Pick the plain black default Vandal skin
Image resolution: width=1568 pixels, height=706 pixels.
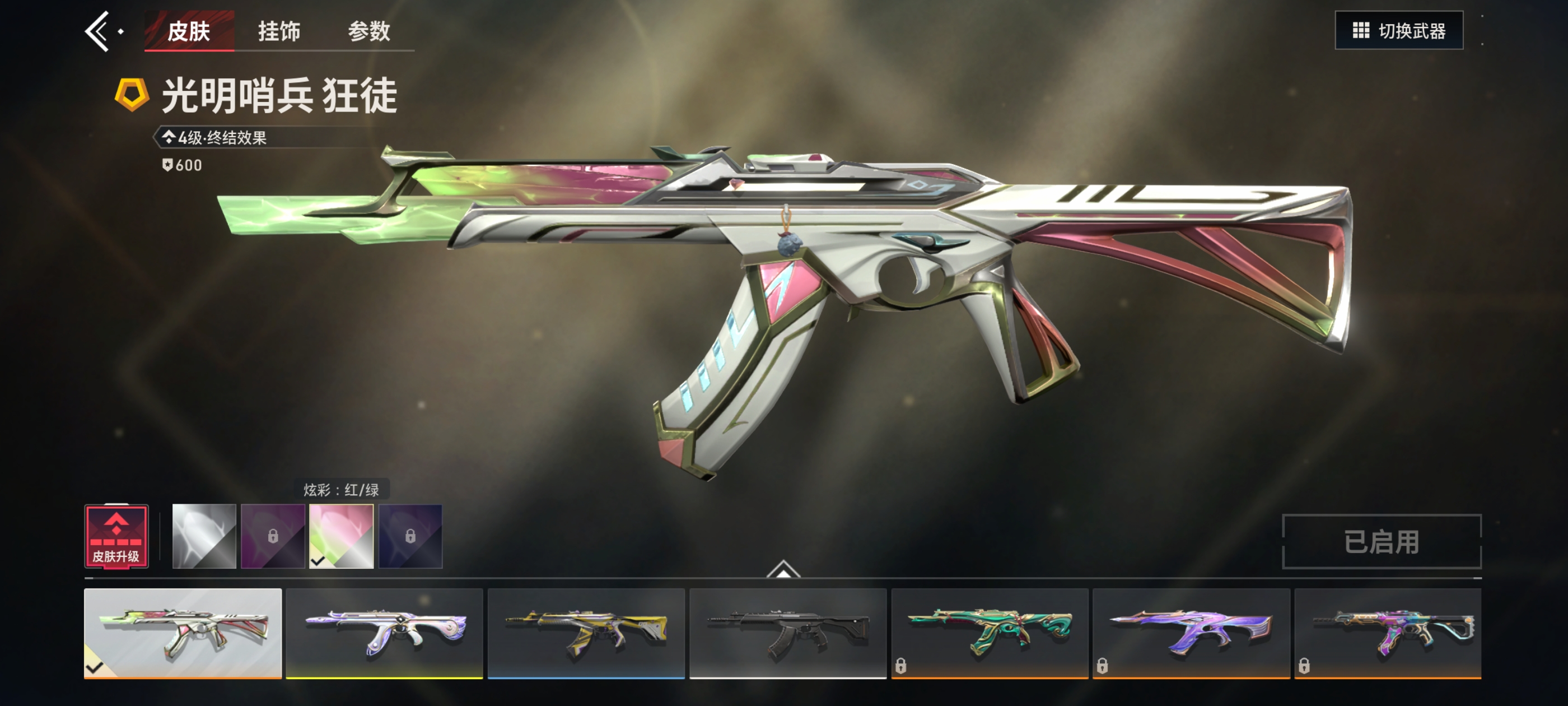point(788,633)
